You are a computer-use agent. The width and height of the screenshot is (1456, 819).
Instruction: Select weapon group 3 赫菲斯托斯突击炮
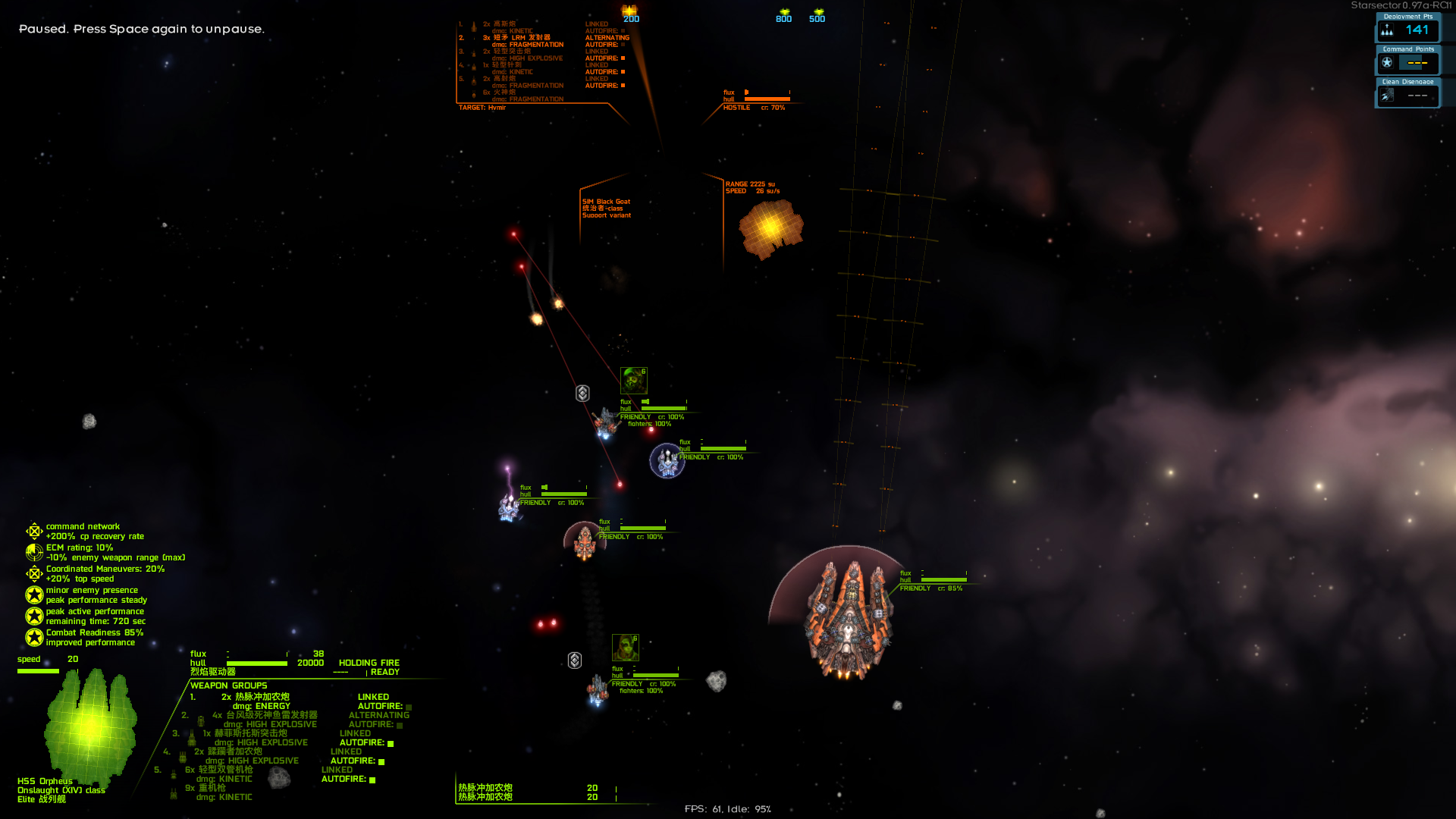pyautogui.click(x=250, y=733)
